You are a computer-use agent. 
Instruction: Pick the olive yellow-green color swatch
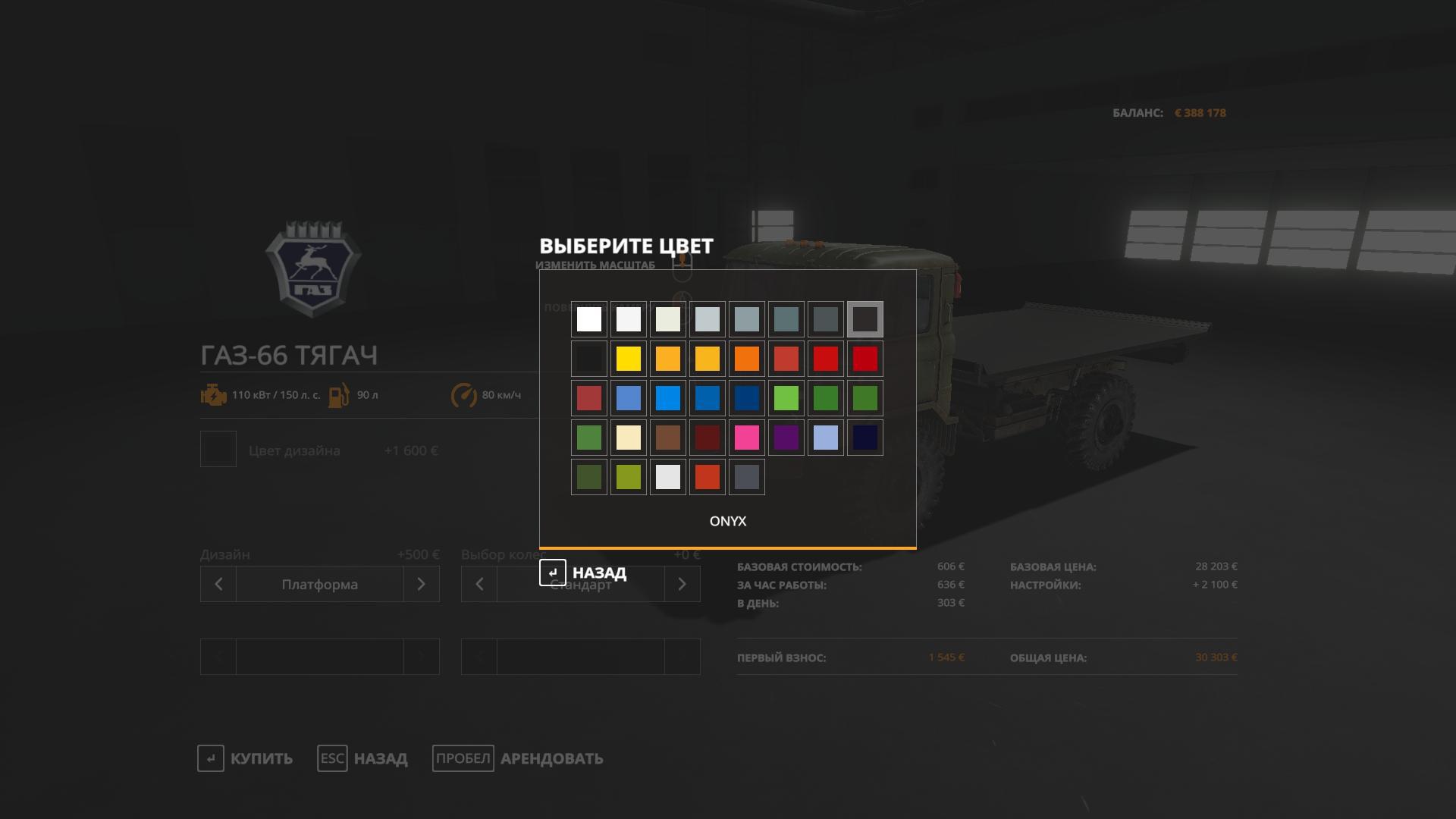point(629,477)
